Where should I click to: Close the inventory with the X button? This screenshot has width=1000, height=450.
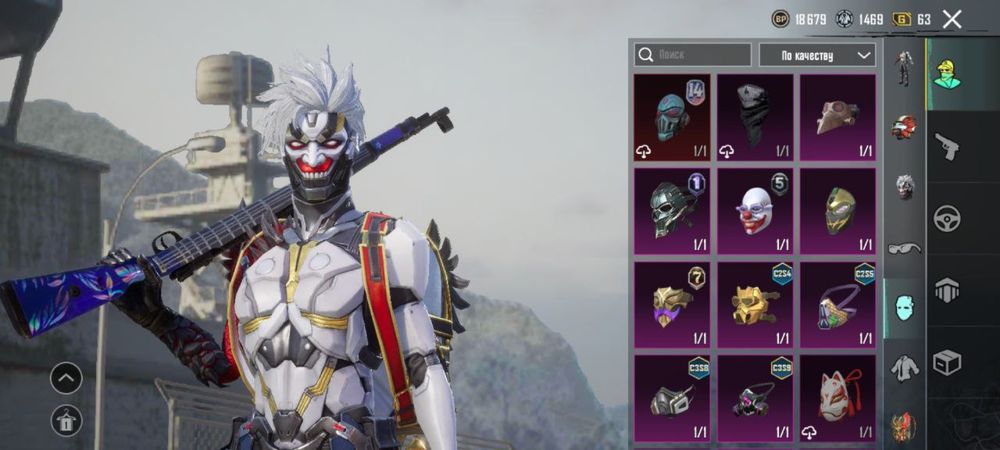click(x=952, y=18)
